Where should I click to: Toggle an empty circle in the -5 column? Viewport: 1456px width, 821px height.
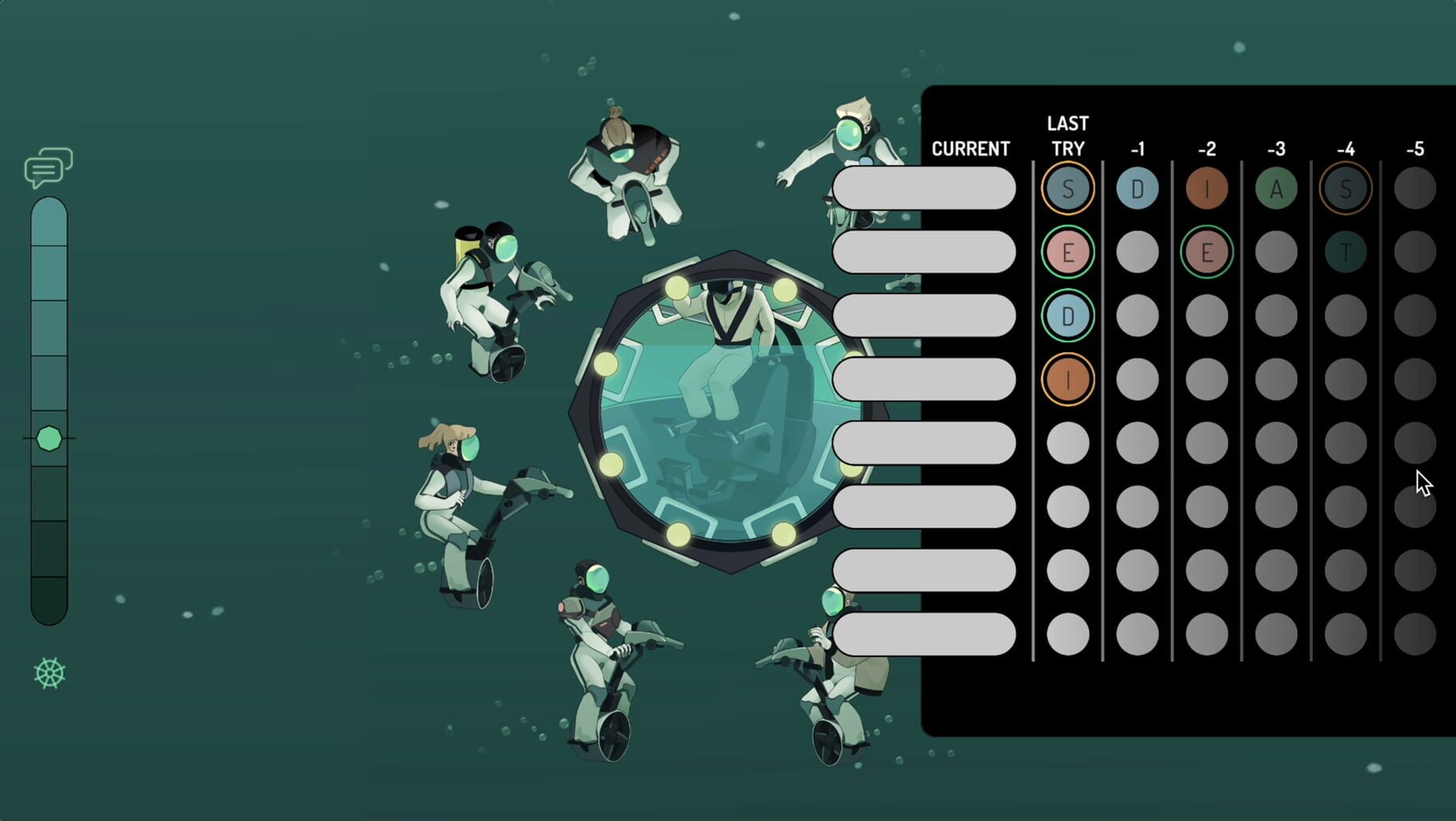tap(1414, 189)
